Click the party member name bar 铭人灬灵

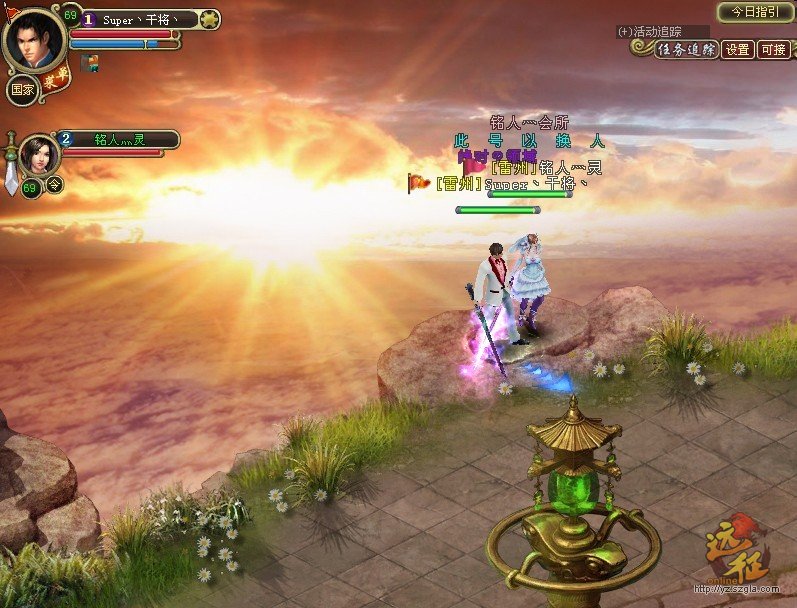[120, 140]
